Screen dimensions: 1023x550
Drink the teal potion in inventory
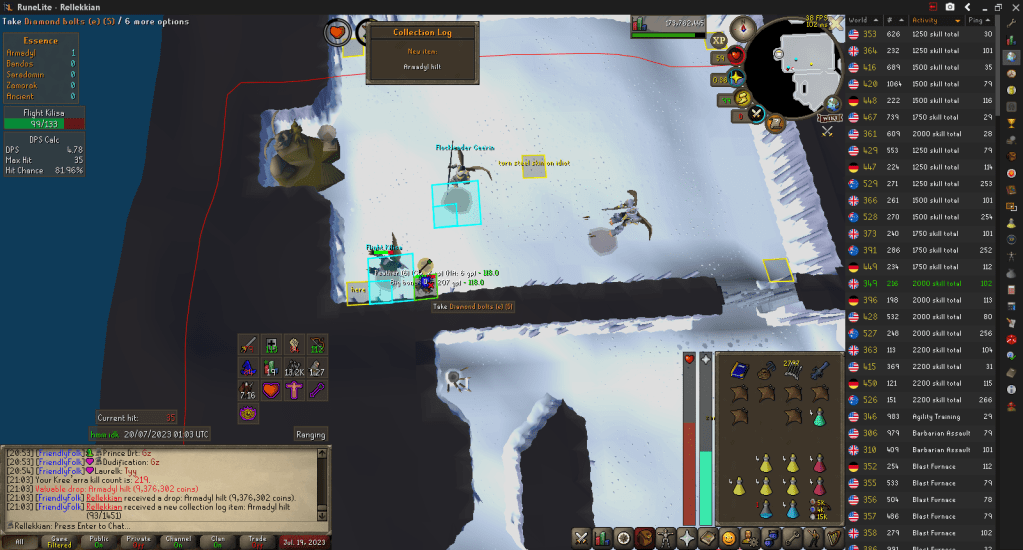tap(819, 416)
